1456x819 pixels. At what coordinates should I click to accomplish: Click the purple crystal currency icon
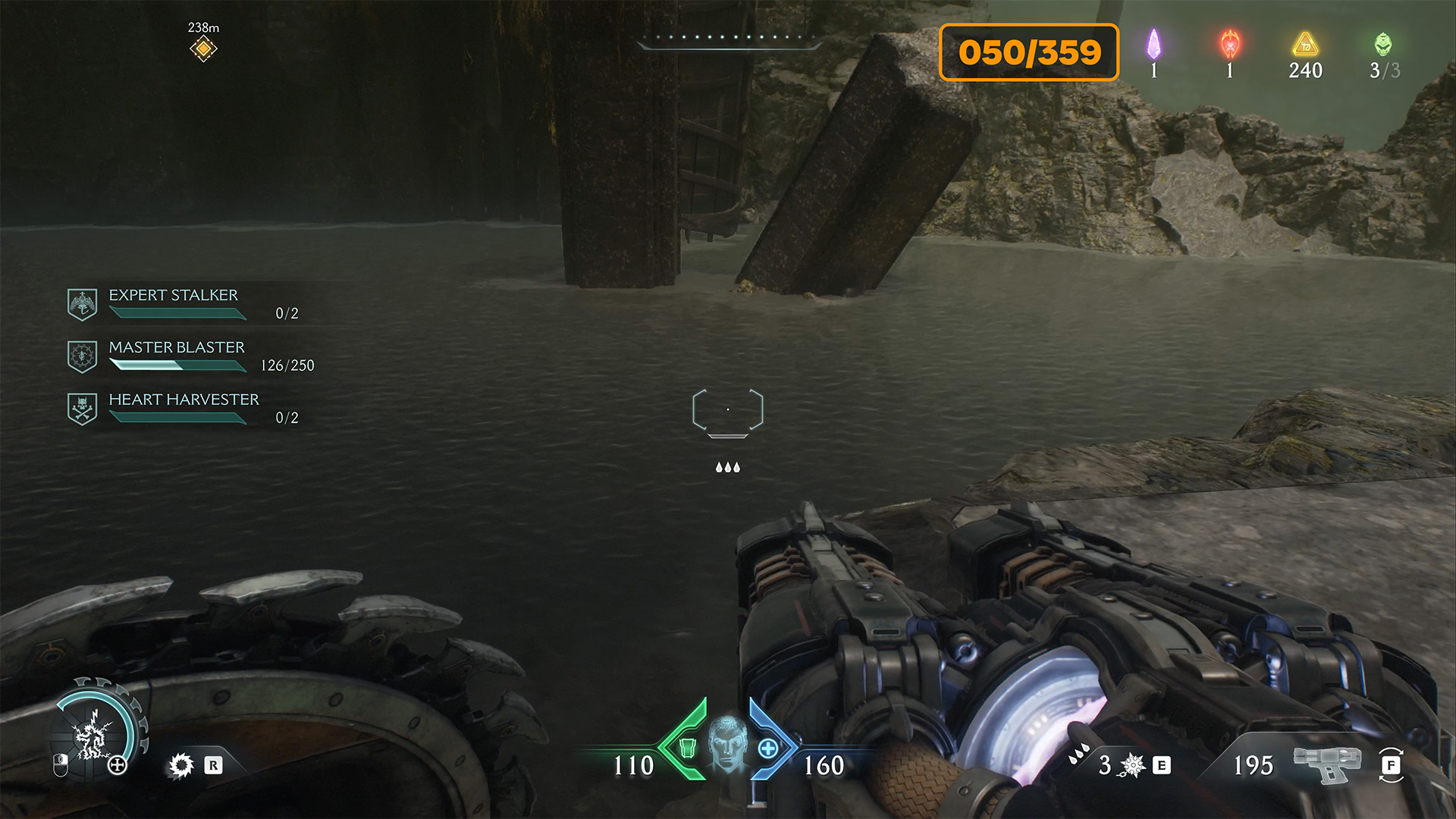tap(1153, 45)
